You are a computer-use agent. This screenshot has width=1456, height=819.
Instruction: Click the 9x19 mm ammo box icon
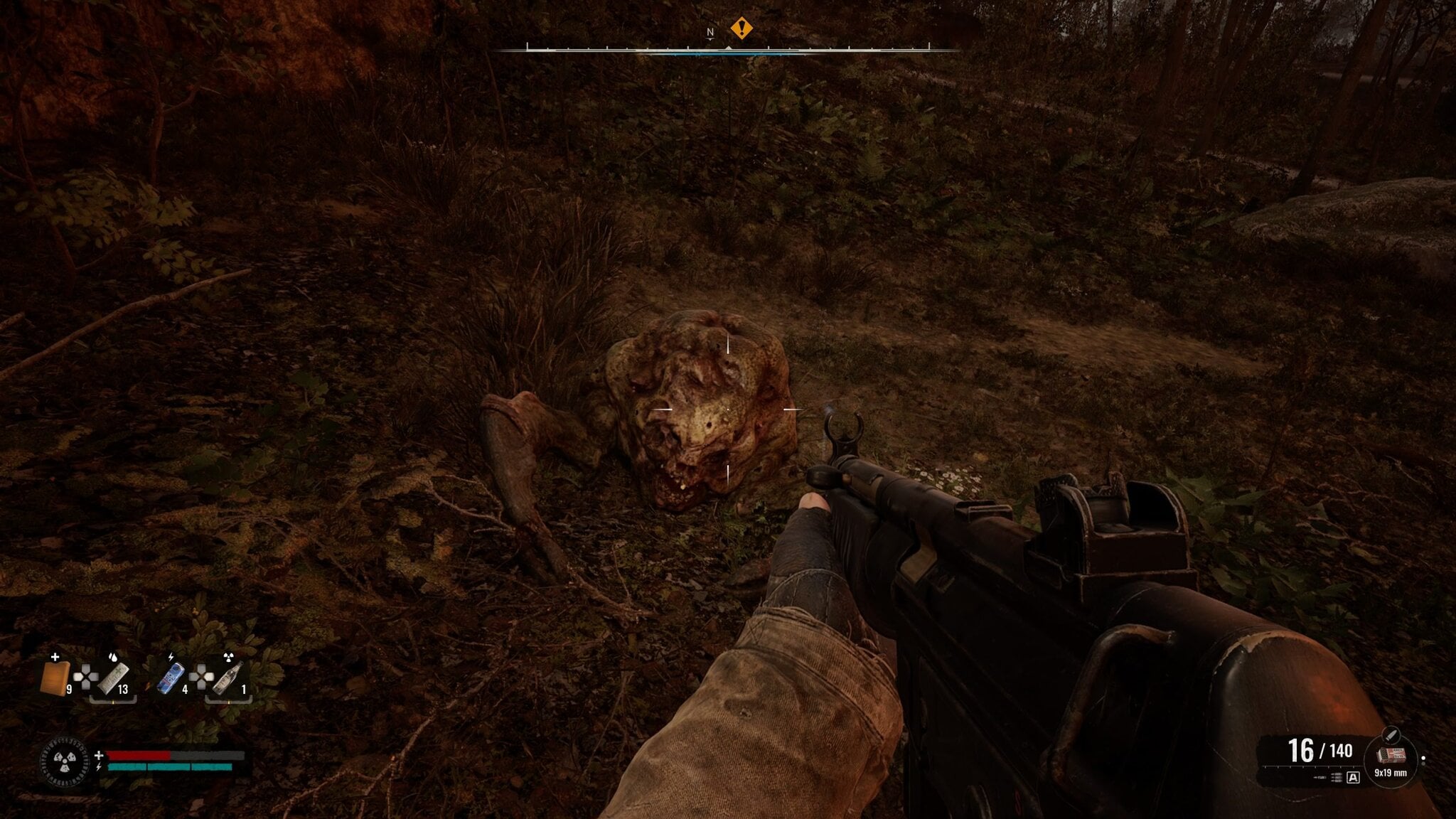(1388, 756)
